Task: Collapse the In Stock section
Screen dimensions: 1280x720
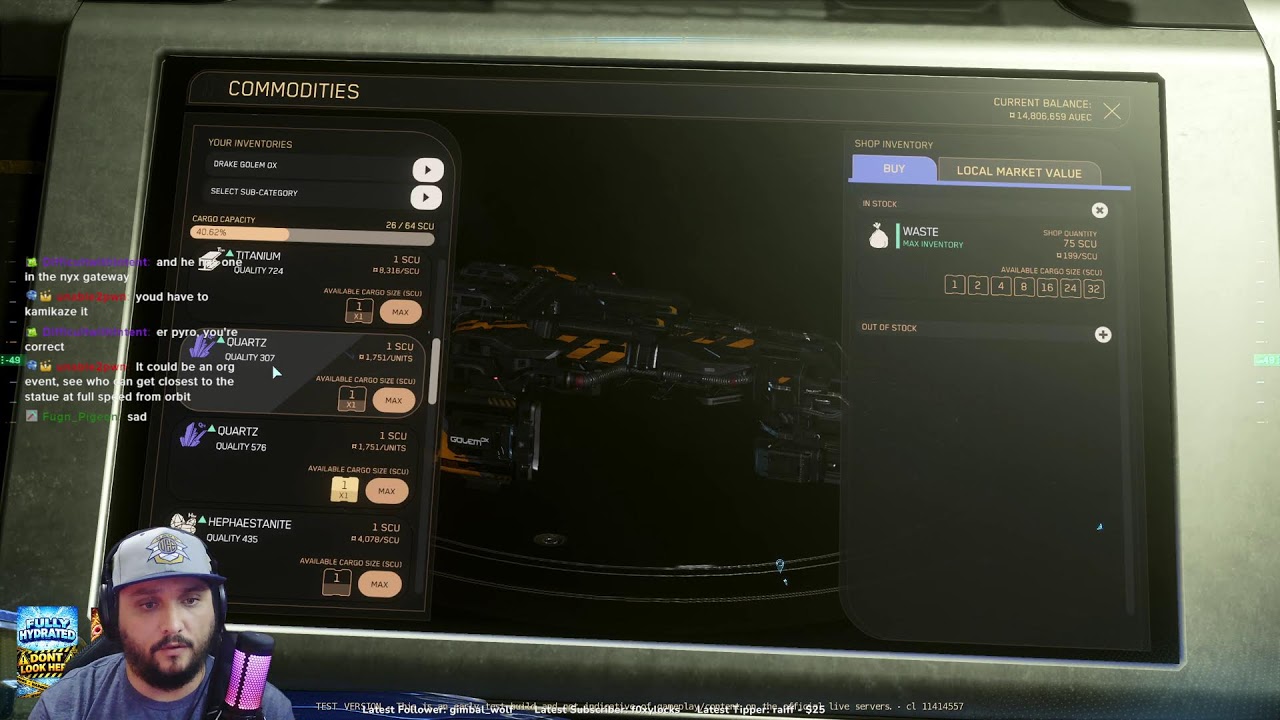Action: pyautogui.click(x=1100, y=210)
